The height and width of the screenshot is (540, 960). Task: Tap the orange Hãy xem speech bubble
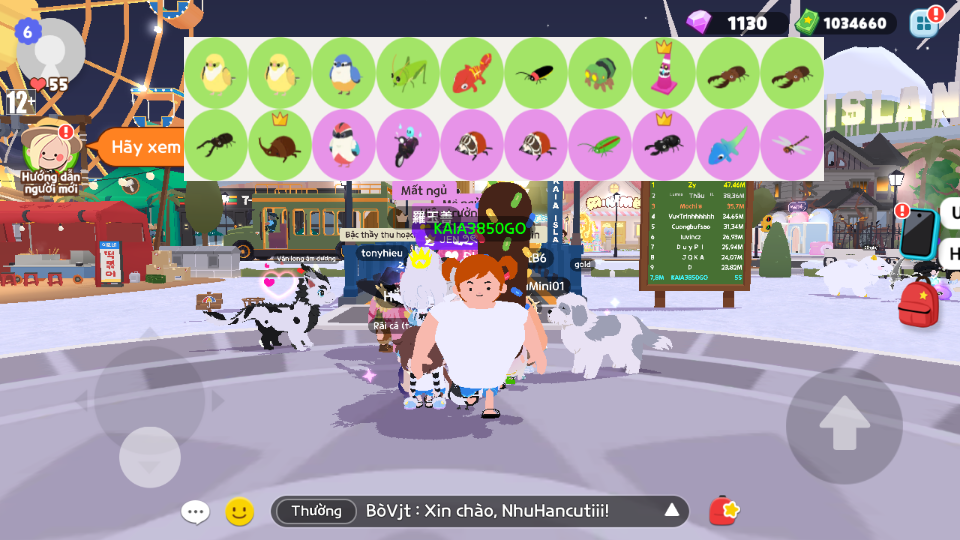point(138,147)
